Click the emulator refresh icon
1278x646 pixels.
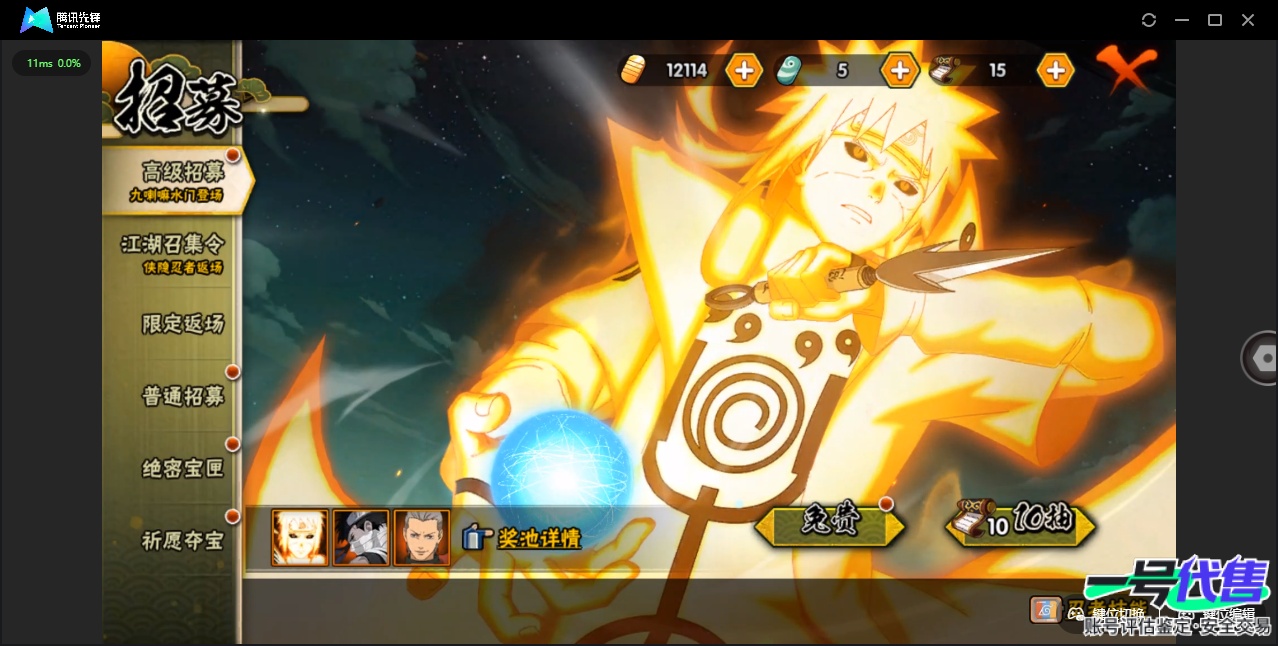(x=1149, y=20)
